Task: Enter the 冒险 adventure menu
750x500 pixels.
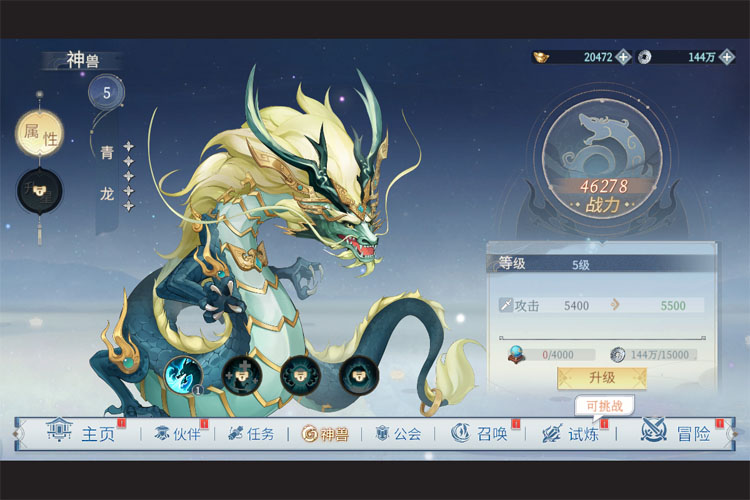Action: click(x=678, y=434)
